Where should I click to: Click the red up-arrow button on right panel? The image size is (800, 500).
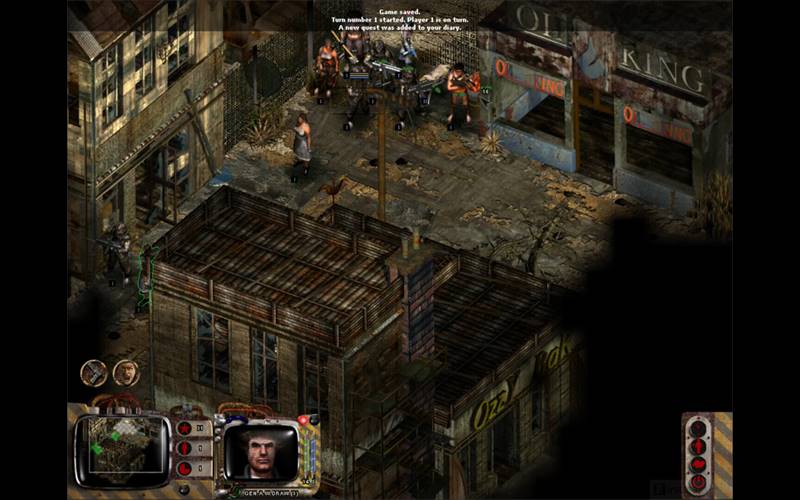(x=698, y=446)
